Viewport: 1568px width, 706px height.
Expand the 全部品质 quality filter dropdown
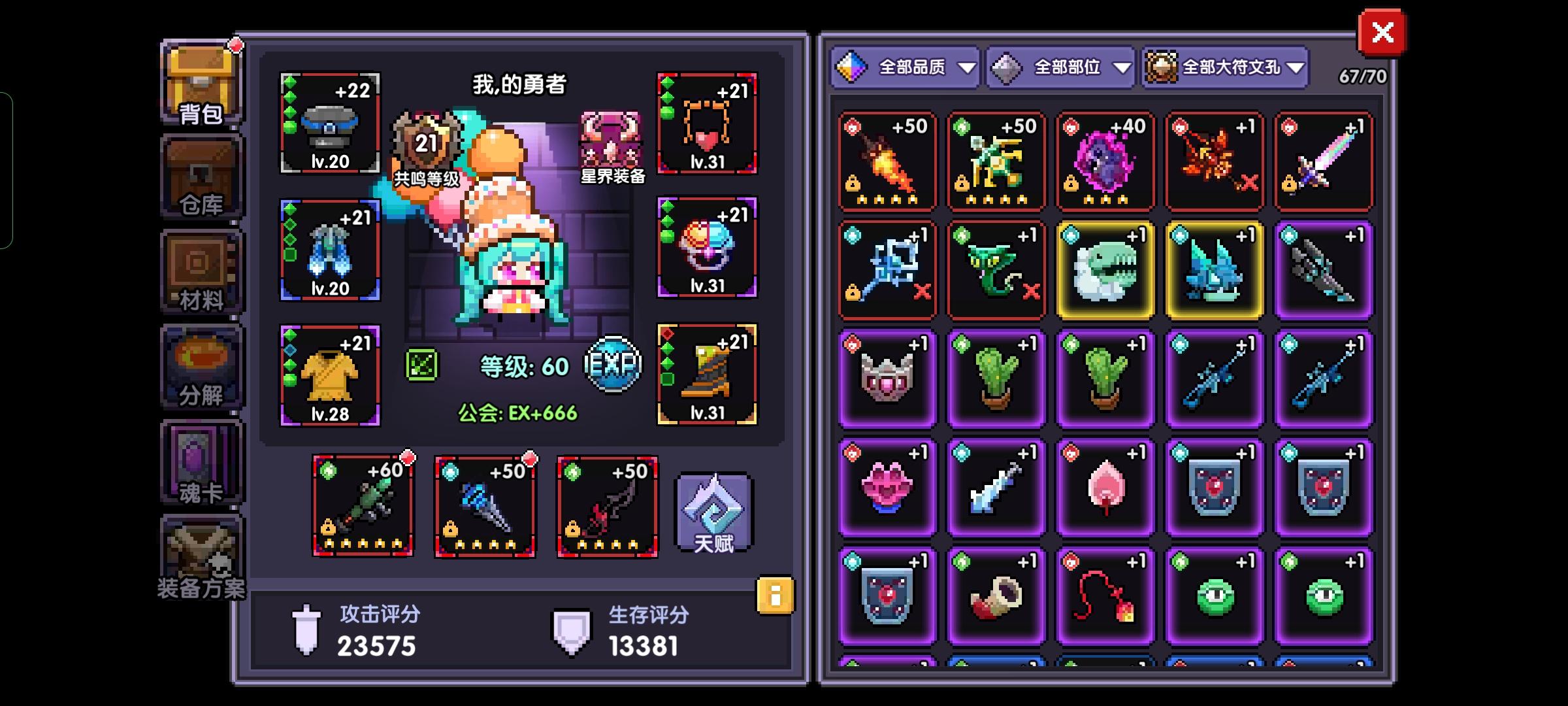point(906,67)
